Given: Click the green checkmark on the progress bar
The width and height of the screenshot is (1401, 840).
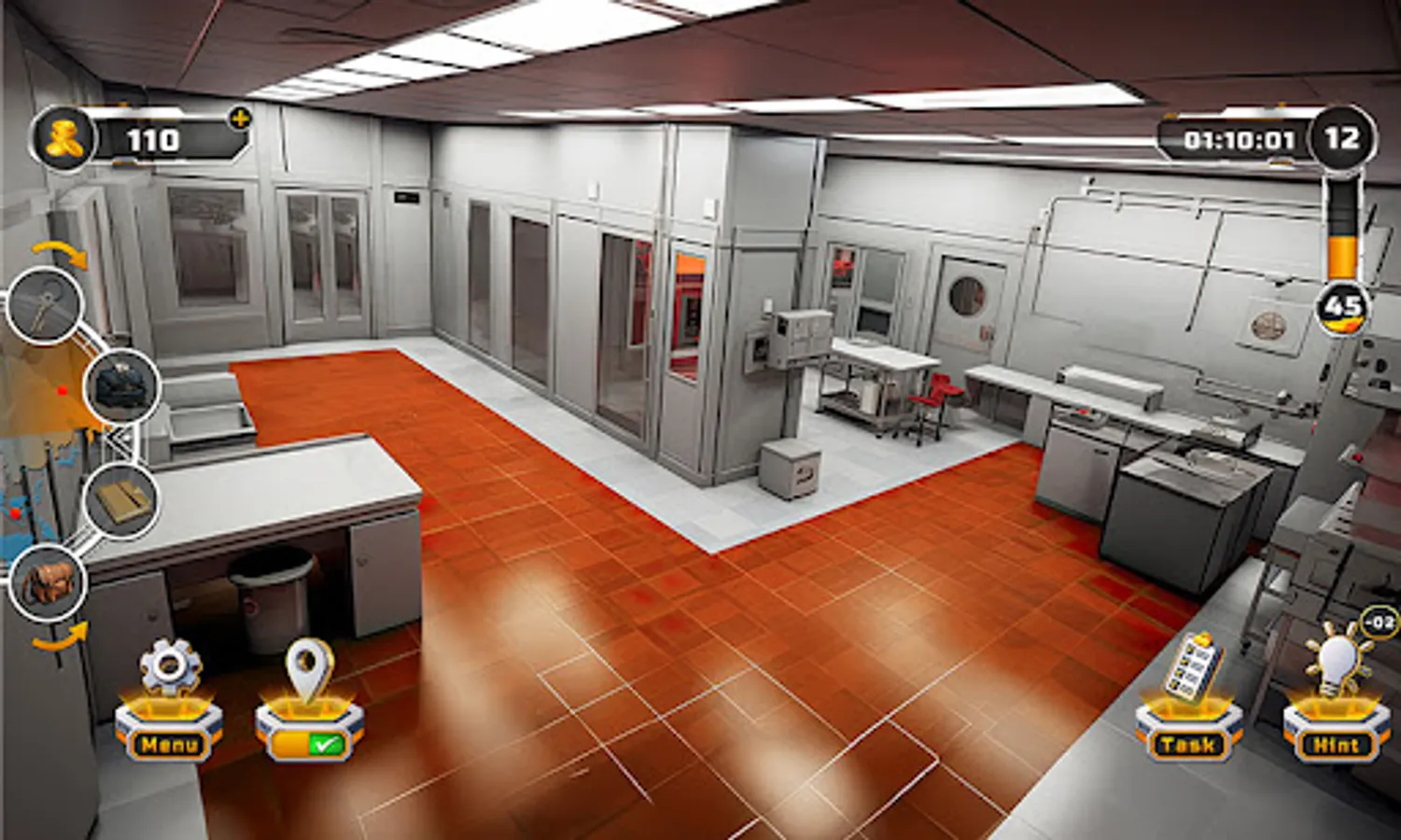Looking at the screenshot, I should [325, 744].
